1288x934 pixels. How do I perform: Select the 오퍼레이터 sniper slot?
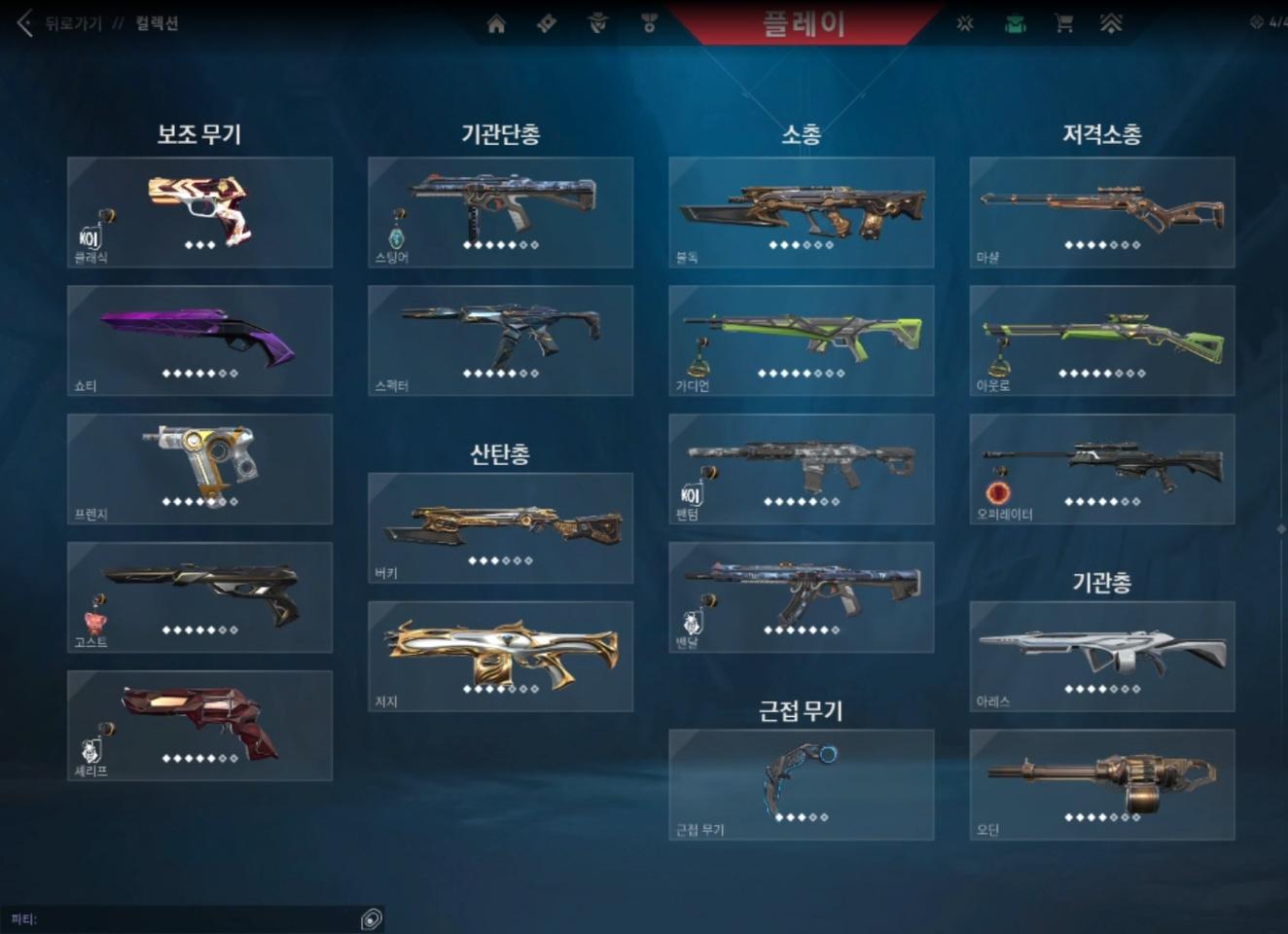[1102, 469]
